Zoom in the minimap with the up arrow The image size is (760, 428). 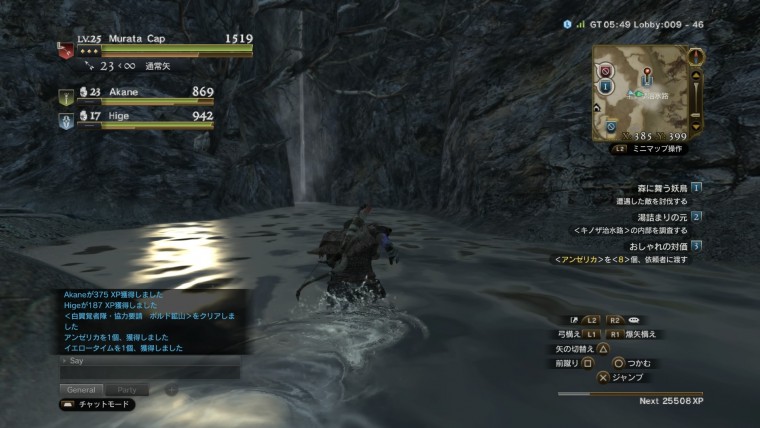(x=697, y=73)
